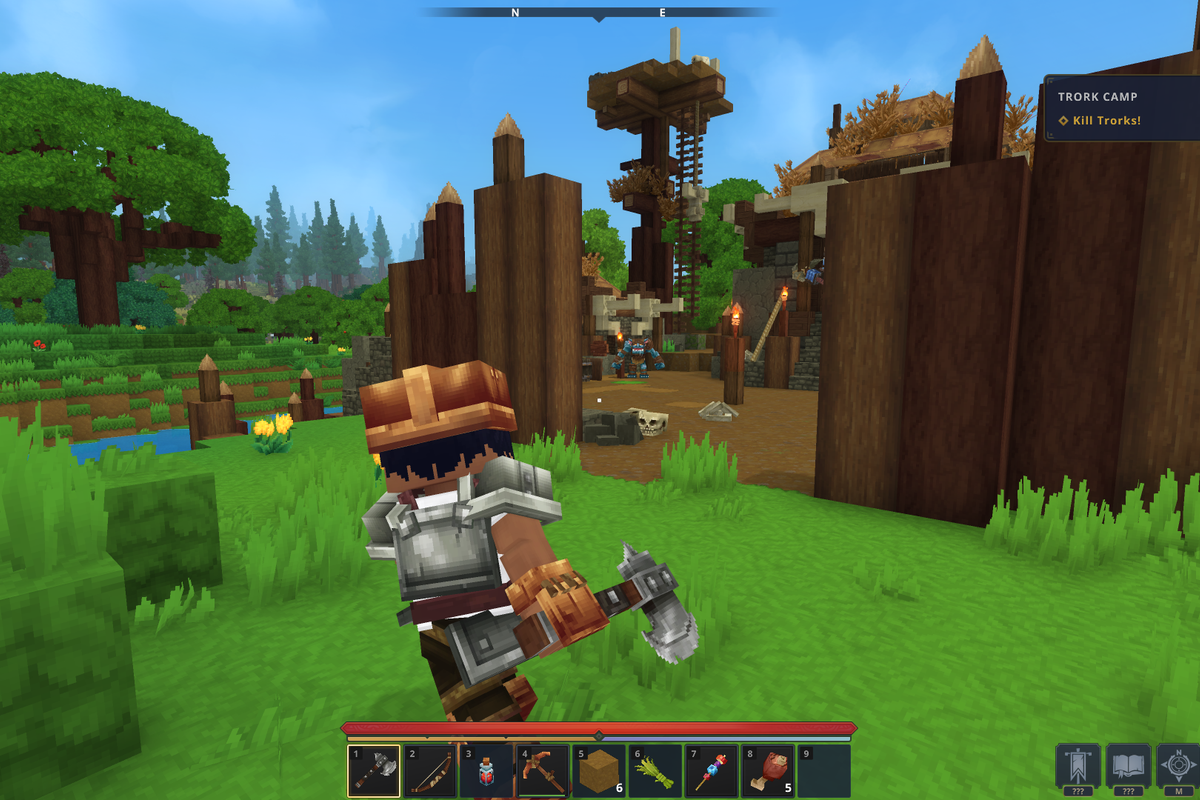1200x800 pixels.
Task: Select the dirt block stack
Action: coord(598,771)
